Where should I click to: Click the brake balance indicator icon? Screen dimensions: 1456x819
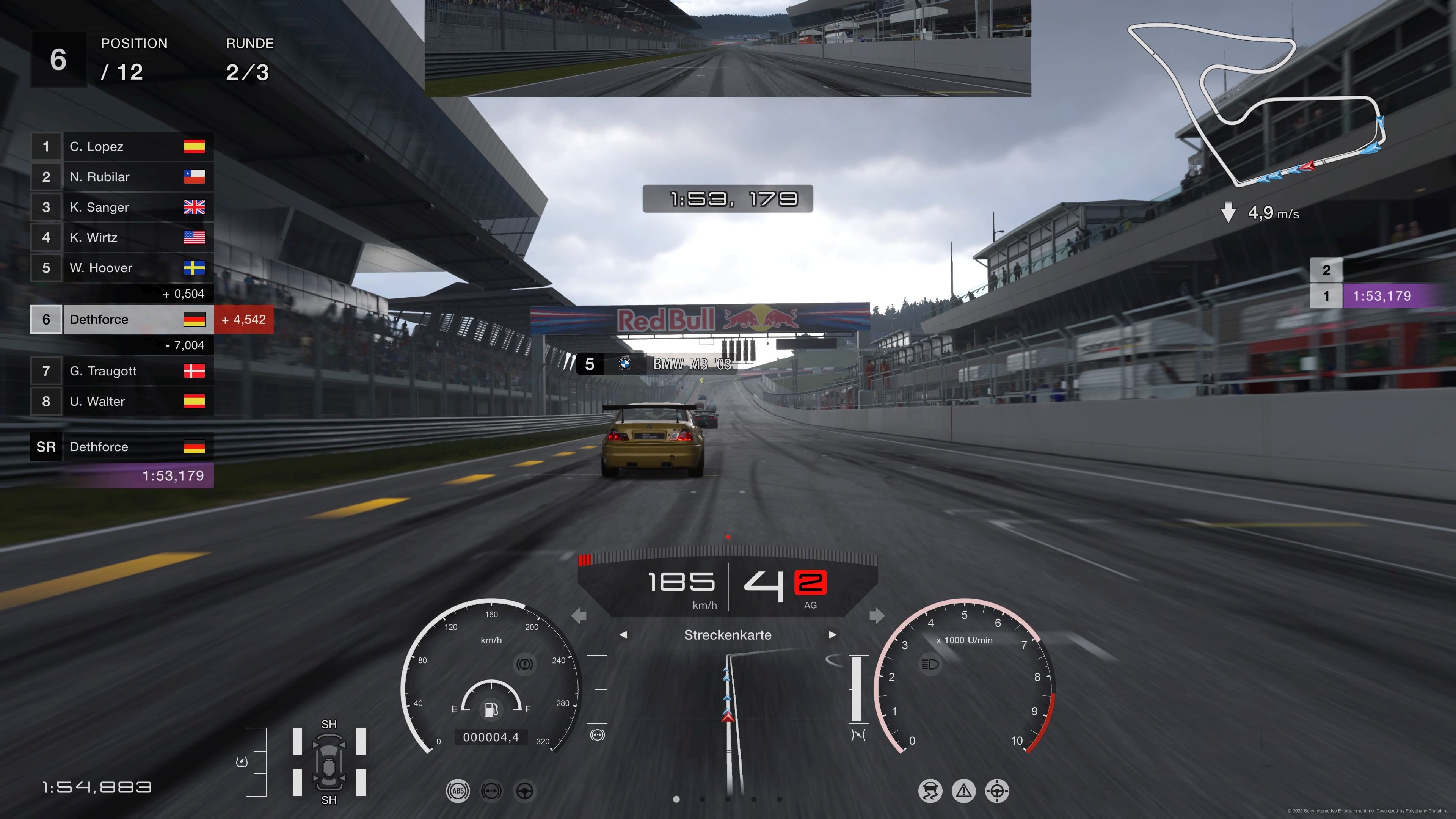(x=491, y=791)
